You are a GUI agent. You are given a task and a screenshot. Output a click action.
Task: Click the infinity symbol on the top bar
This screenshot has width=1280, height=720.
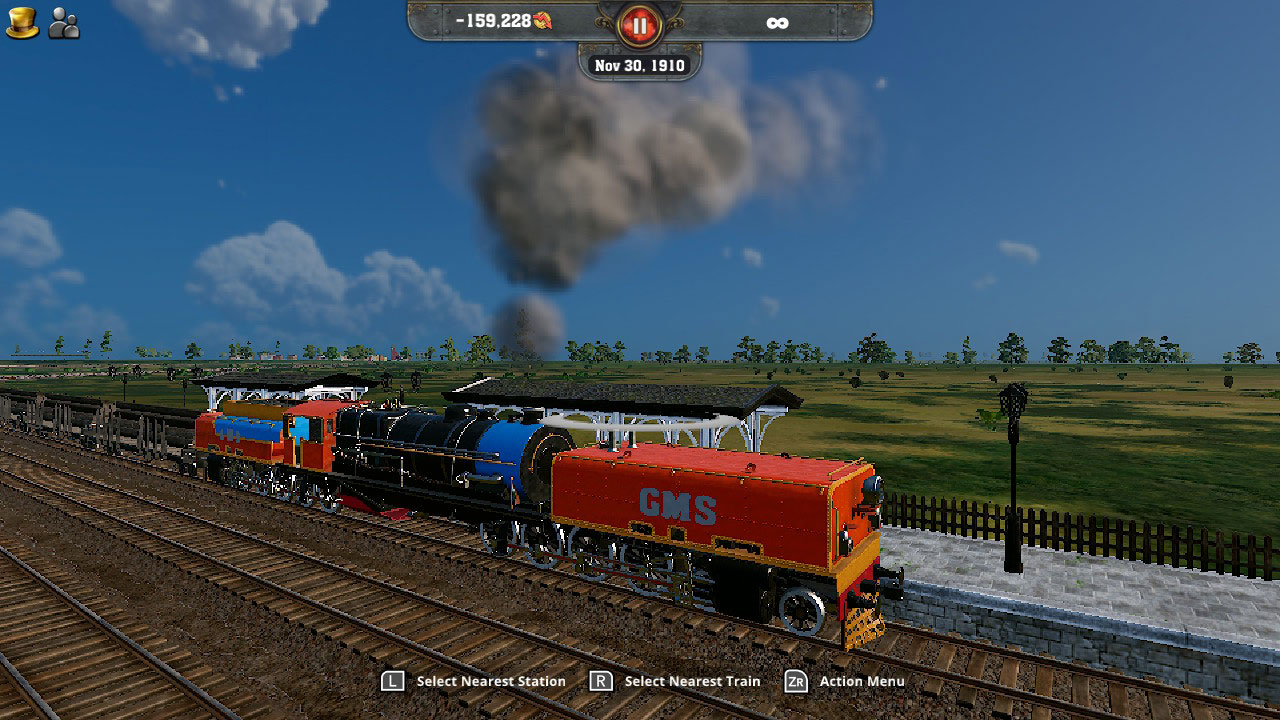coord(779,21)
